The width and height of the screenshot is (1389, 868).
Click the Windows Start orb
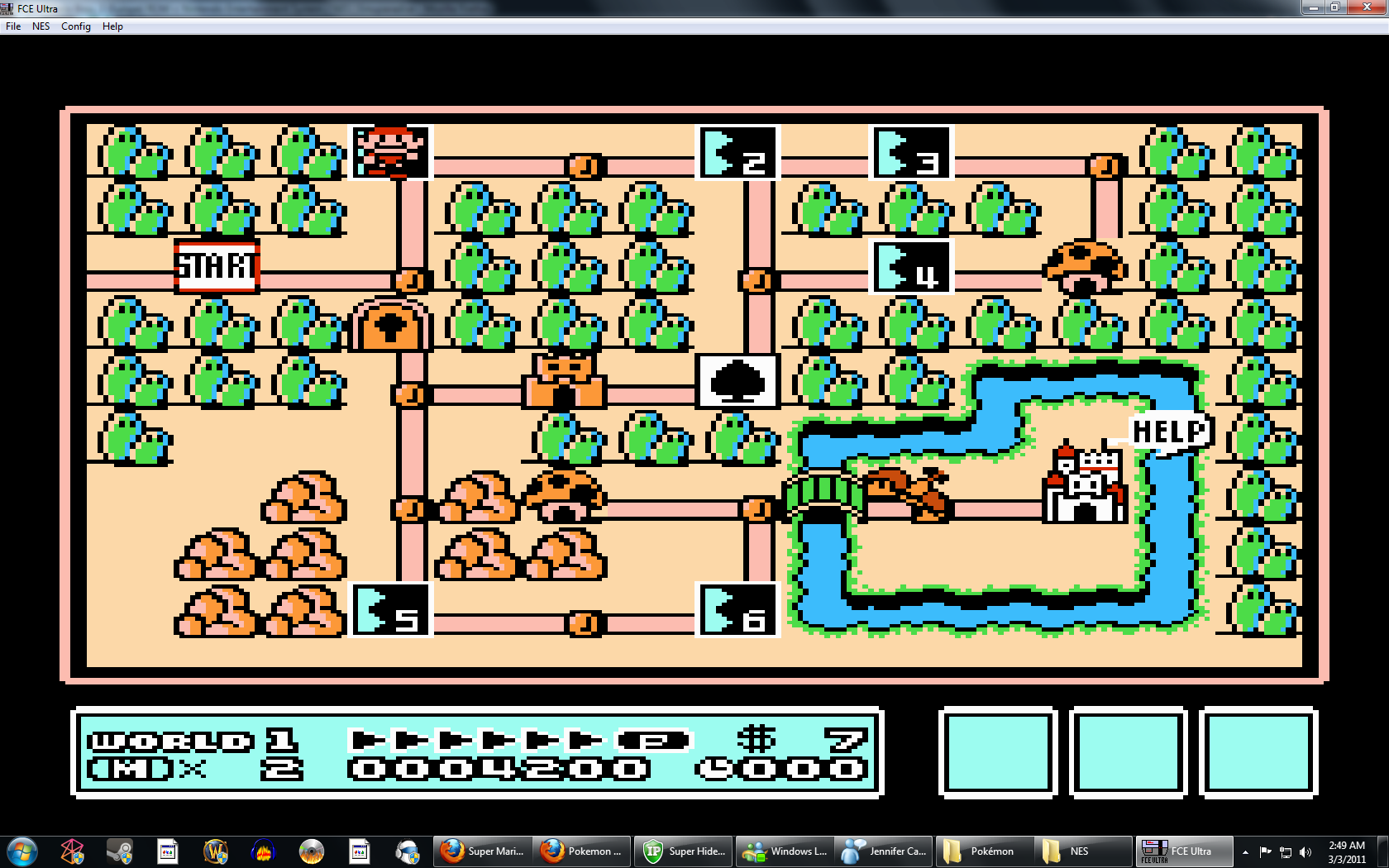22,851
